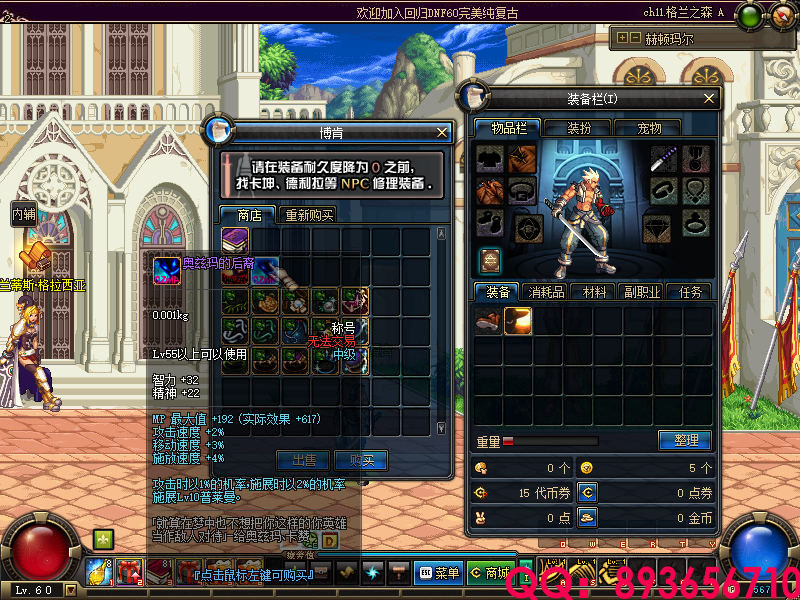Close the 装备栏 equipment window

click(709, 98)
